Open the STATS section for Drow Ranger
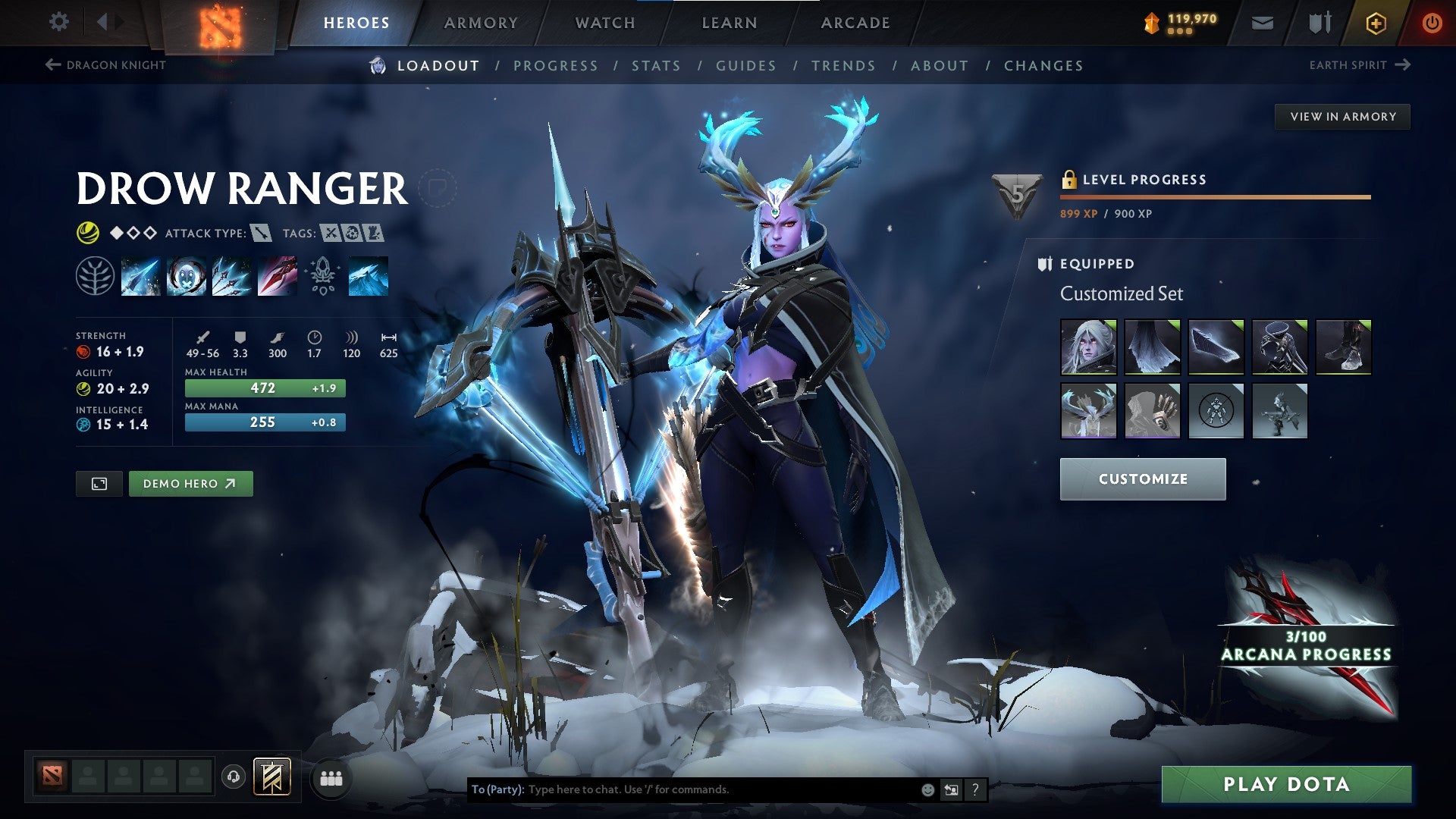This screenshot has width=1456, height=819. (x=657, y=65)
